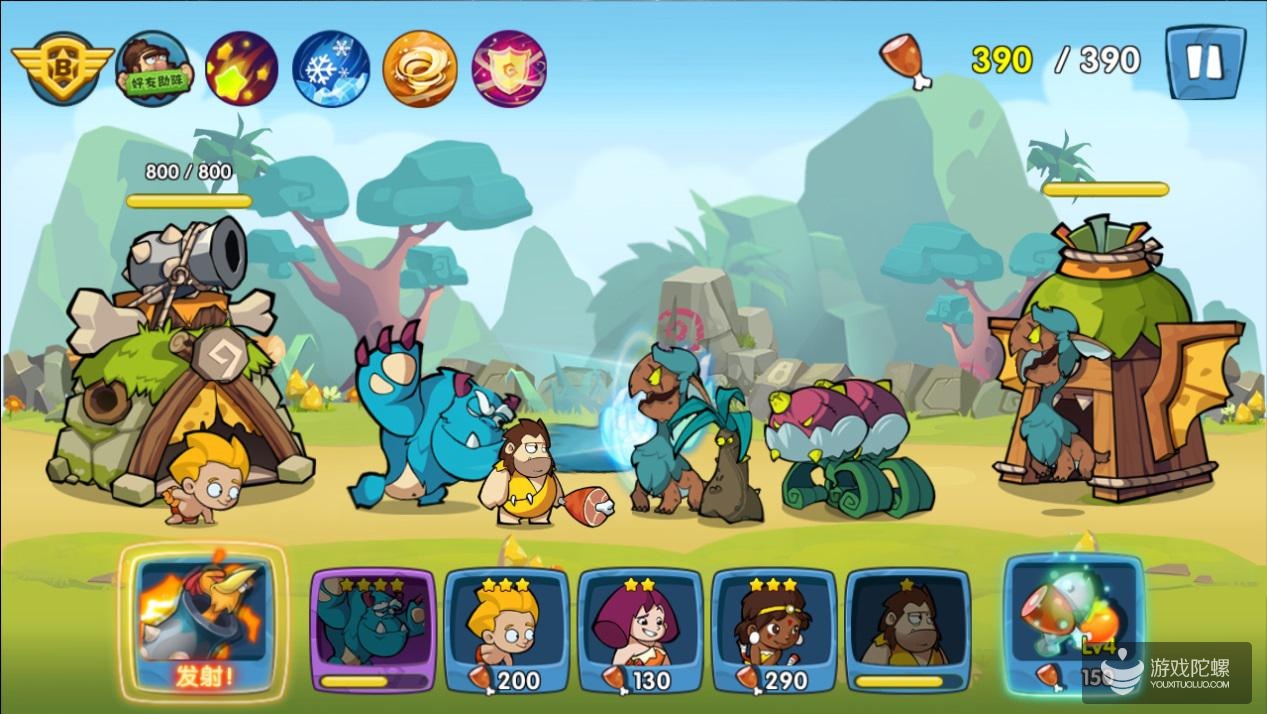The height and width of the screenshot is (714, 1267).
Task: Activate the purple shield skill
Action: coord(509,68)
